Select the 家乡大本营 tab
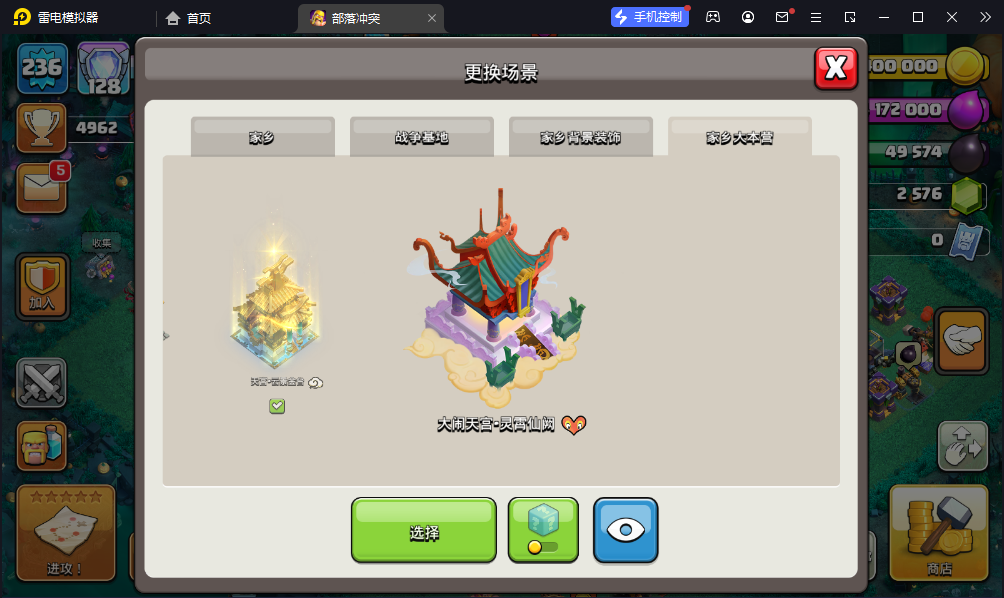This screenshot has width=1004, height=598. point(740,138)
